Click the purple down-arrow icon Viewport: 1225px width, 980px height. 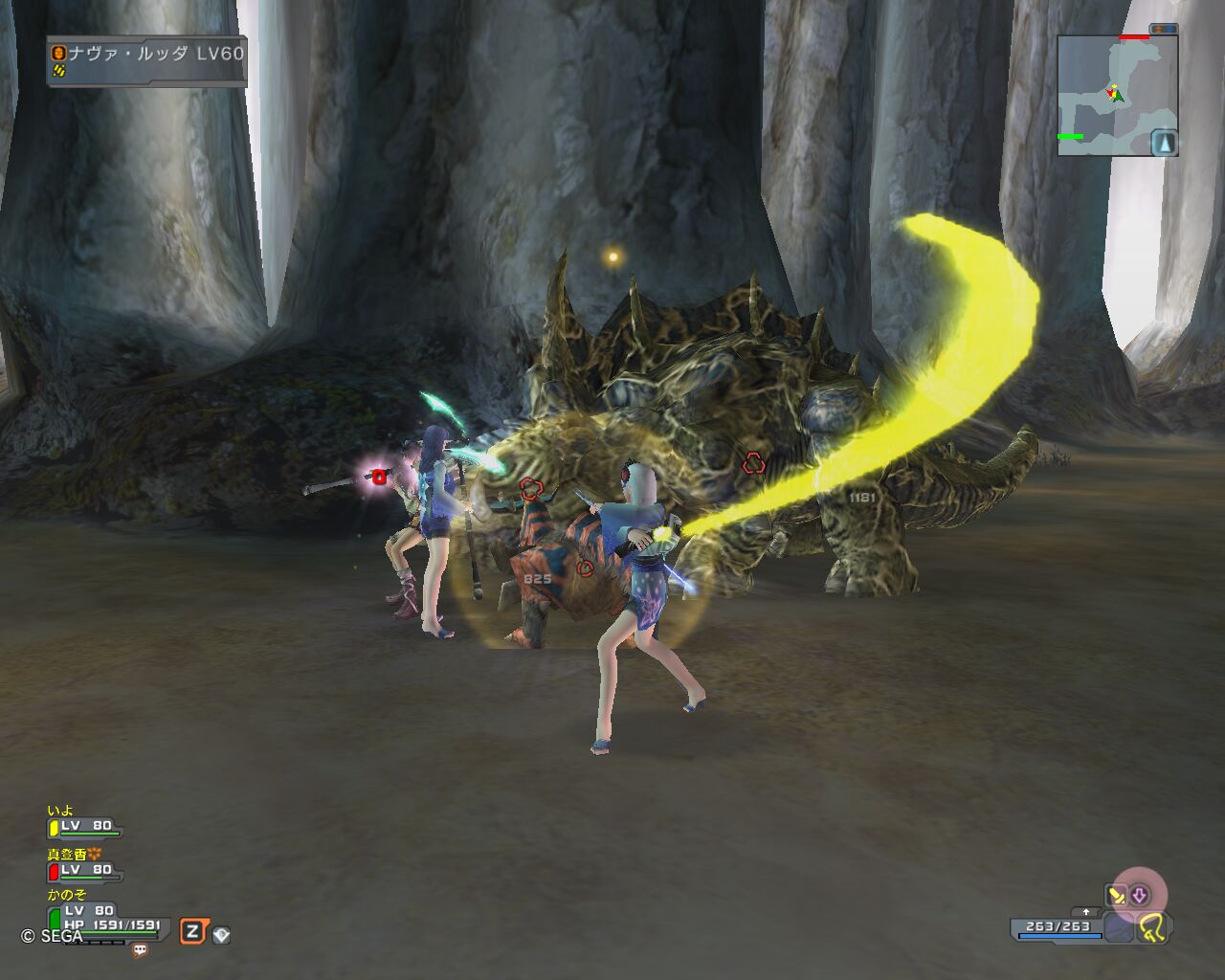coord(1140,896)
